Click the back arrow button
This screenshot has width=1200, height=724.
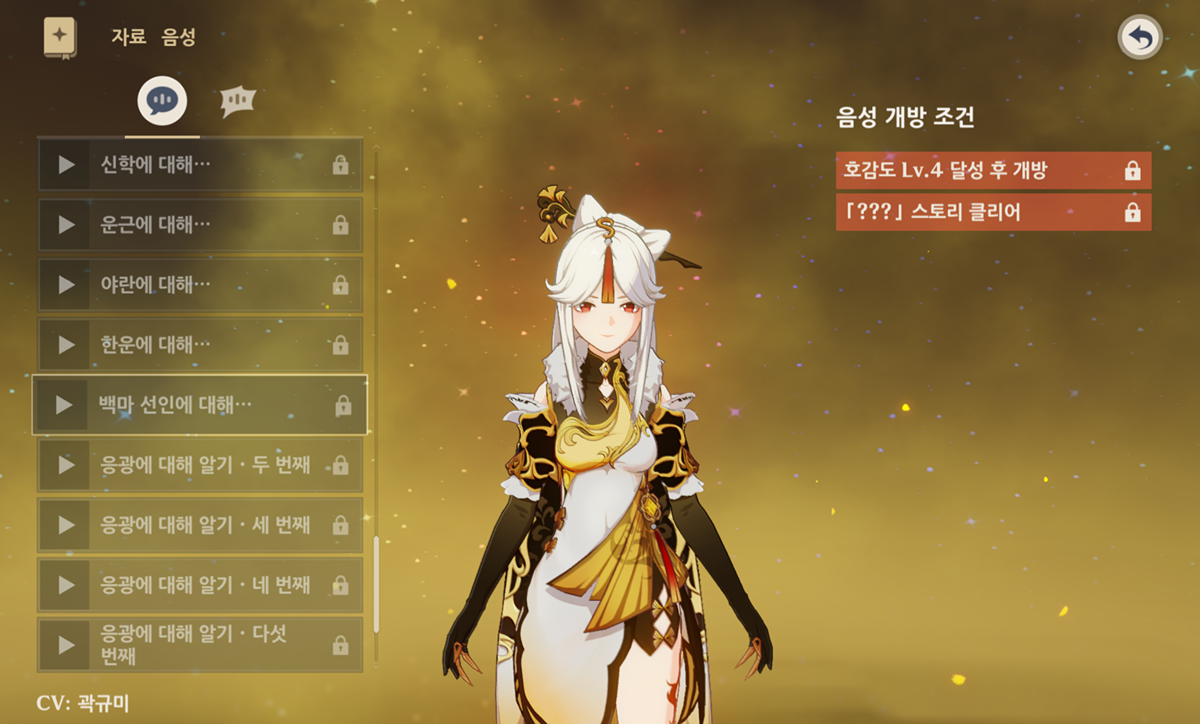[1139, 39]
